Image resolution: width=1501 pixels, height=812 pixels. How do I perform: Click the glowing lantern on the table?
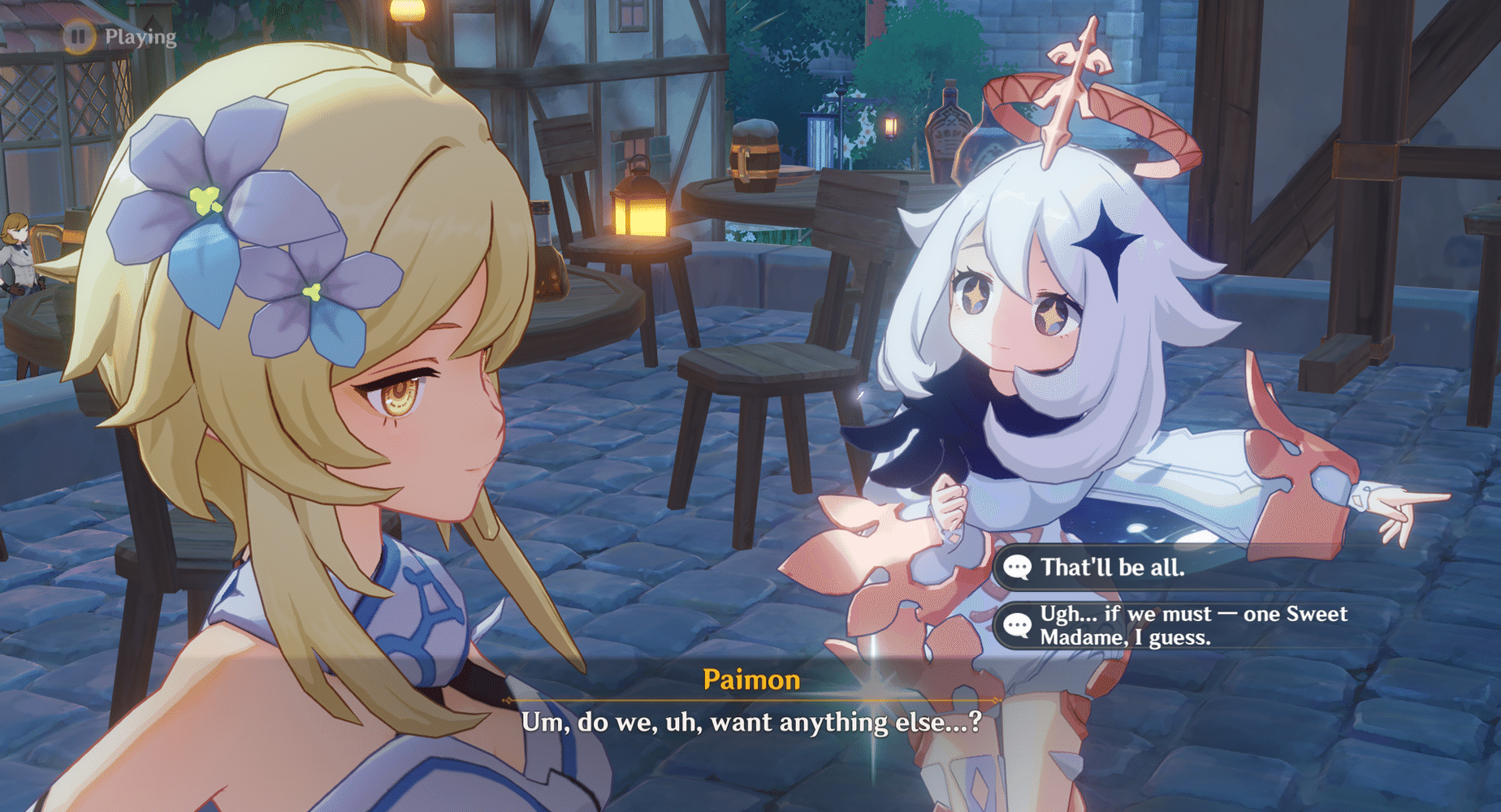pyautogui.click(x=639, y=213)
